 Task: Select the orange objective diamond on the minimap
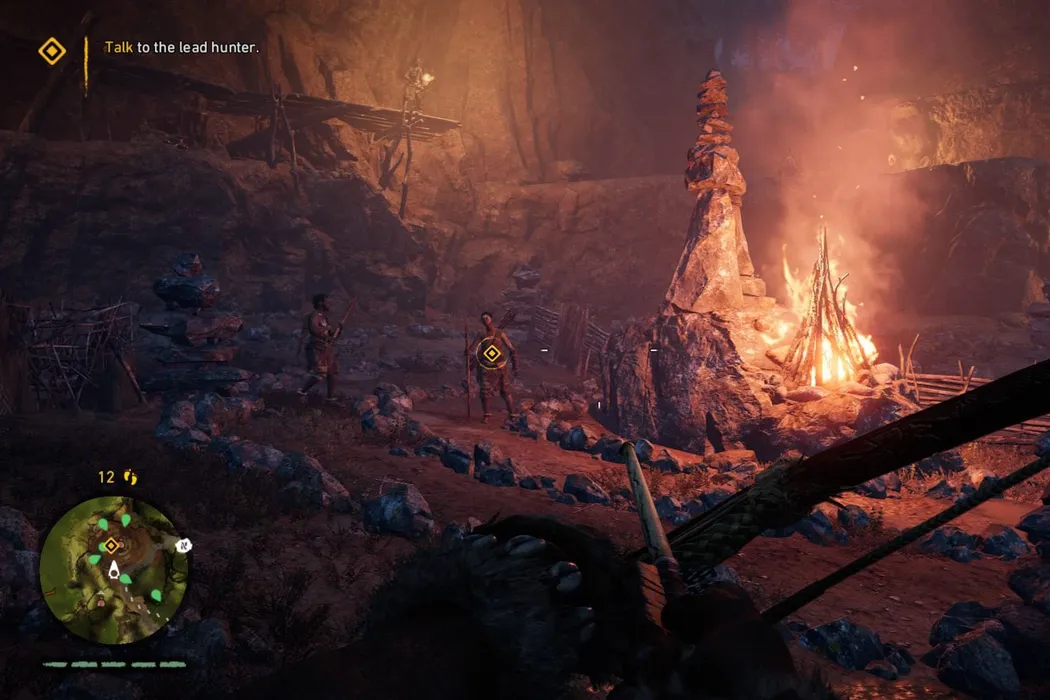111,545
